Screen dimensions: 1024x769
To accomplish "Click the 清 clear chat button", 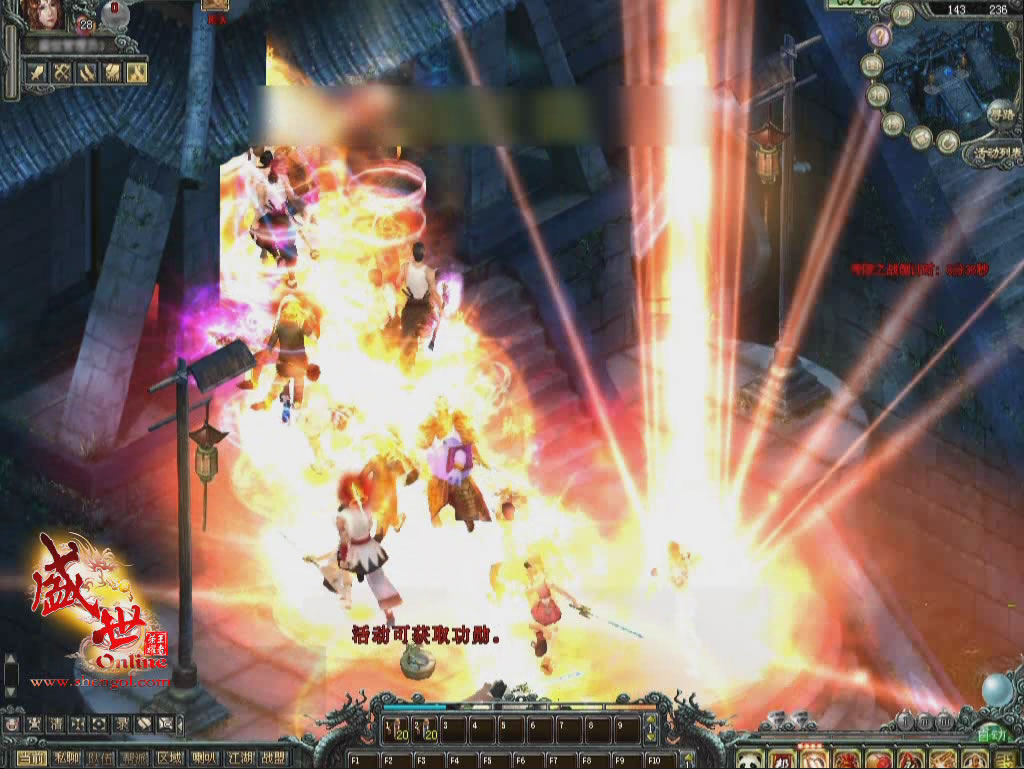I will pos(57,723).
